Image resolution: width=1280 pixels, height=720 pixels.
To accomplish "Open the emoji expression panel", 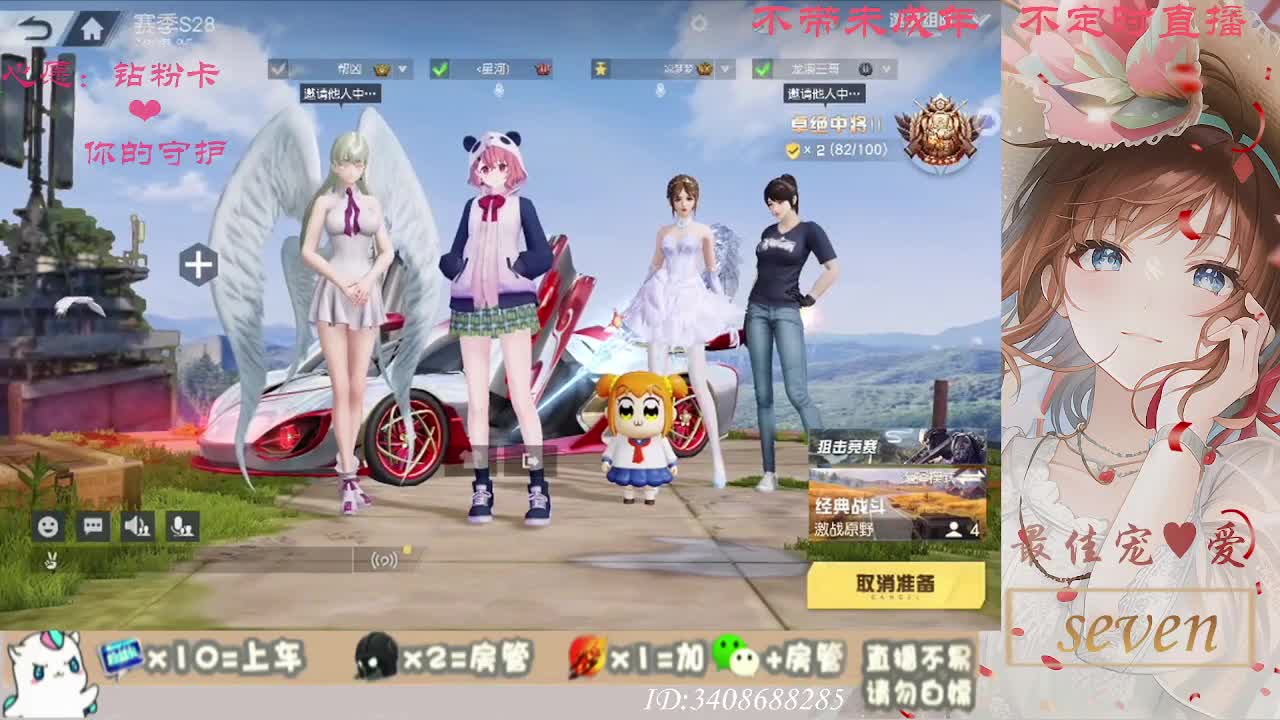I will pyautogui.click(x=48, y=524).
